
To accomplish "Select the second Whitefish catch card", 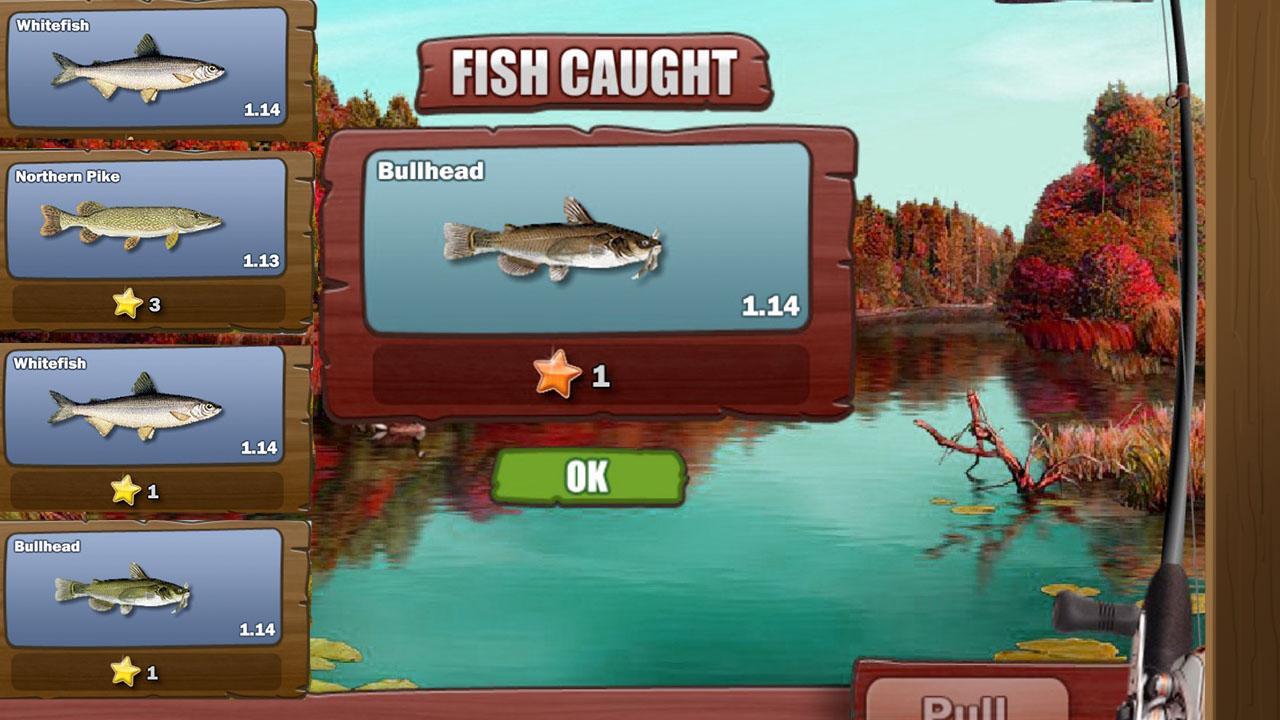I will (x=145, y=405).
